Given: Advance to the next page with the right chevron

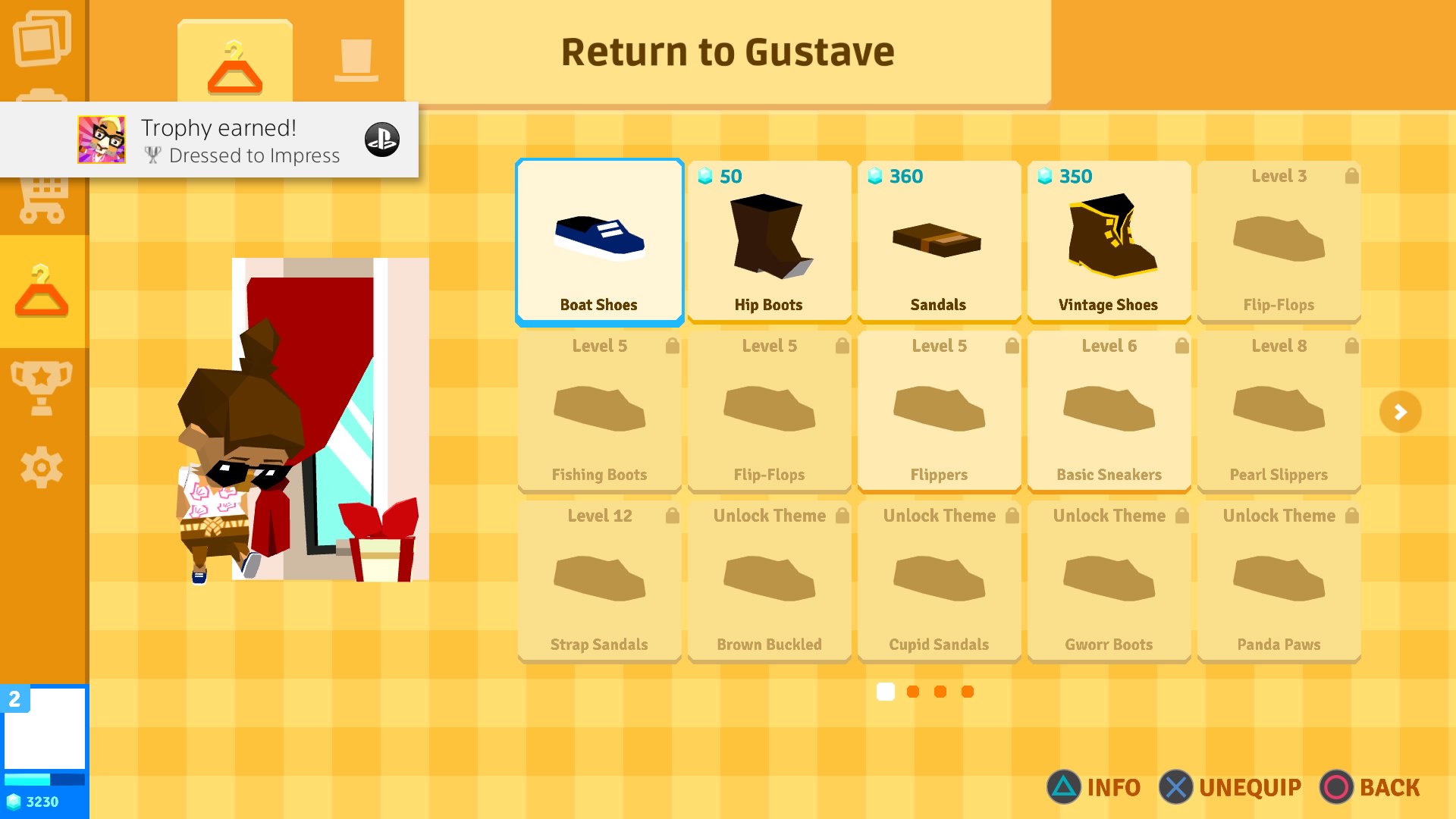Looking at the screenshot, I should 1401,412.
